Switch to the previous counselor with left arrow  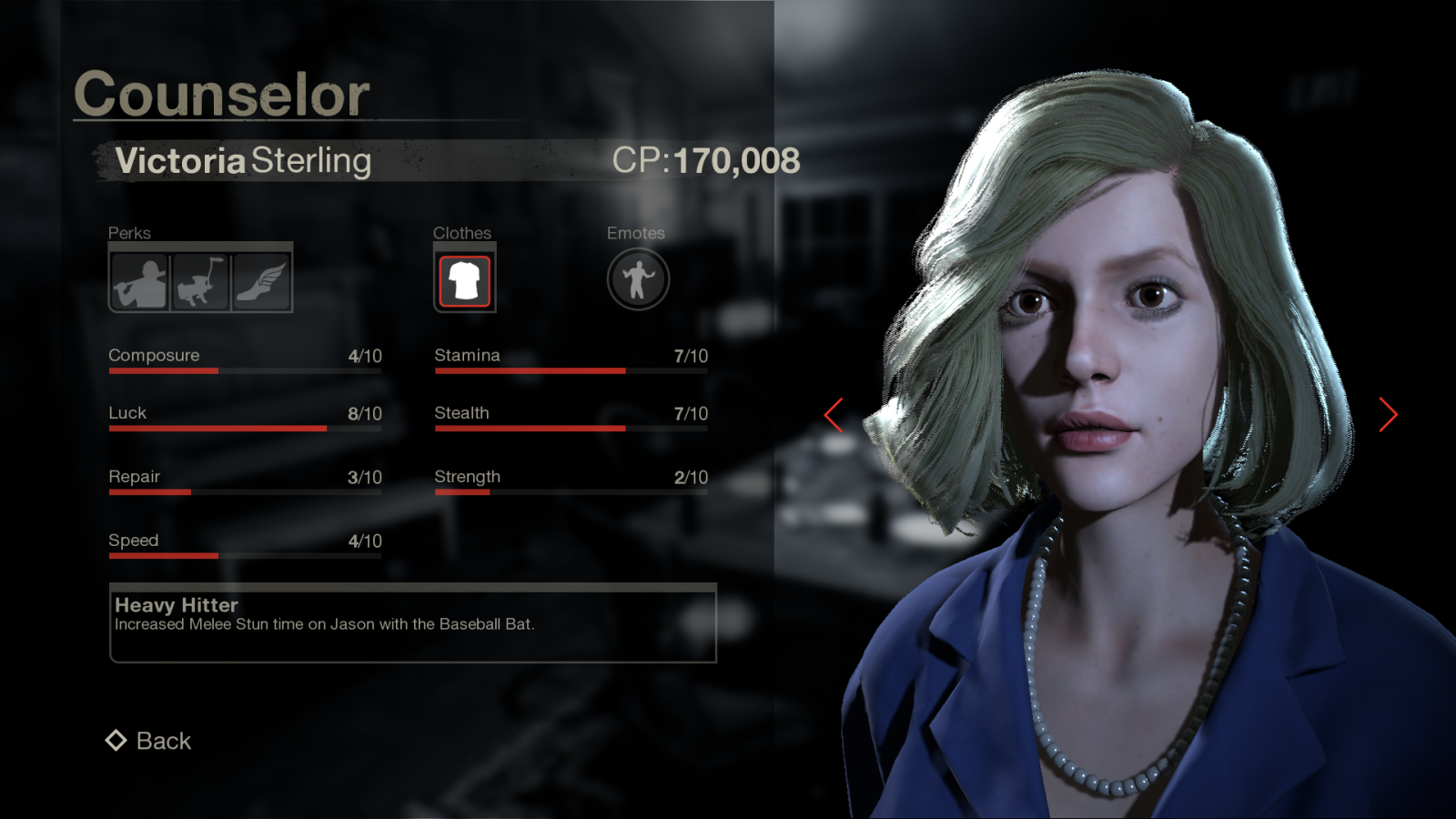(x=834, y=415)
